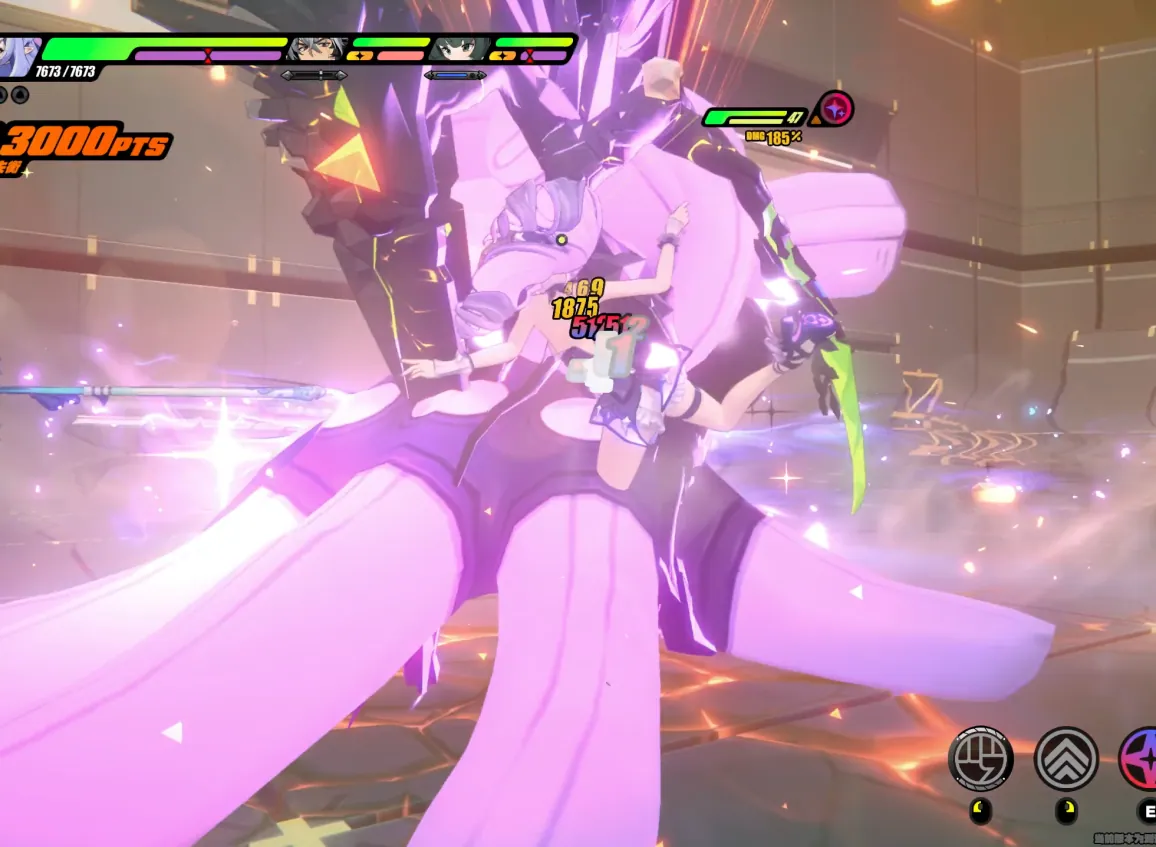This screenshot has height=847, width=1156.
Task: Activate the double-chevron dash skill
Action: 1066,759
